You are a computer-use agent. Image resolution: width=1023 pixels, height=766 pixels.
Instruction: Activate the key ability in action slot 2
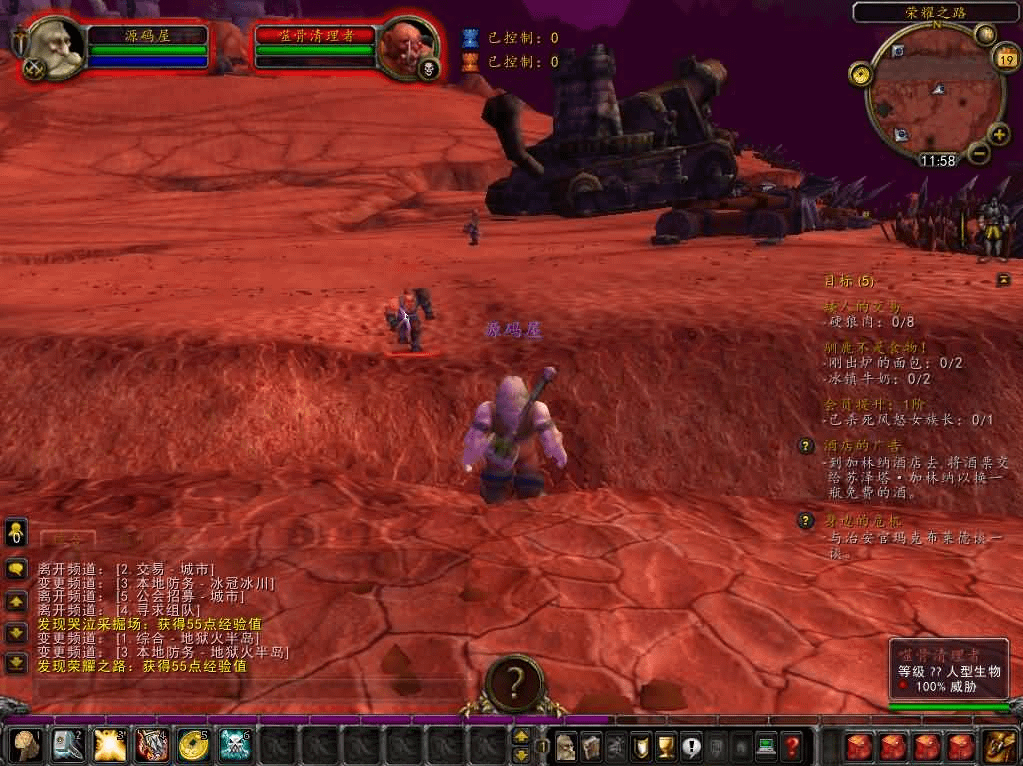[x=66, y=745]
